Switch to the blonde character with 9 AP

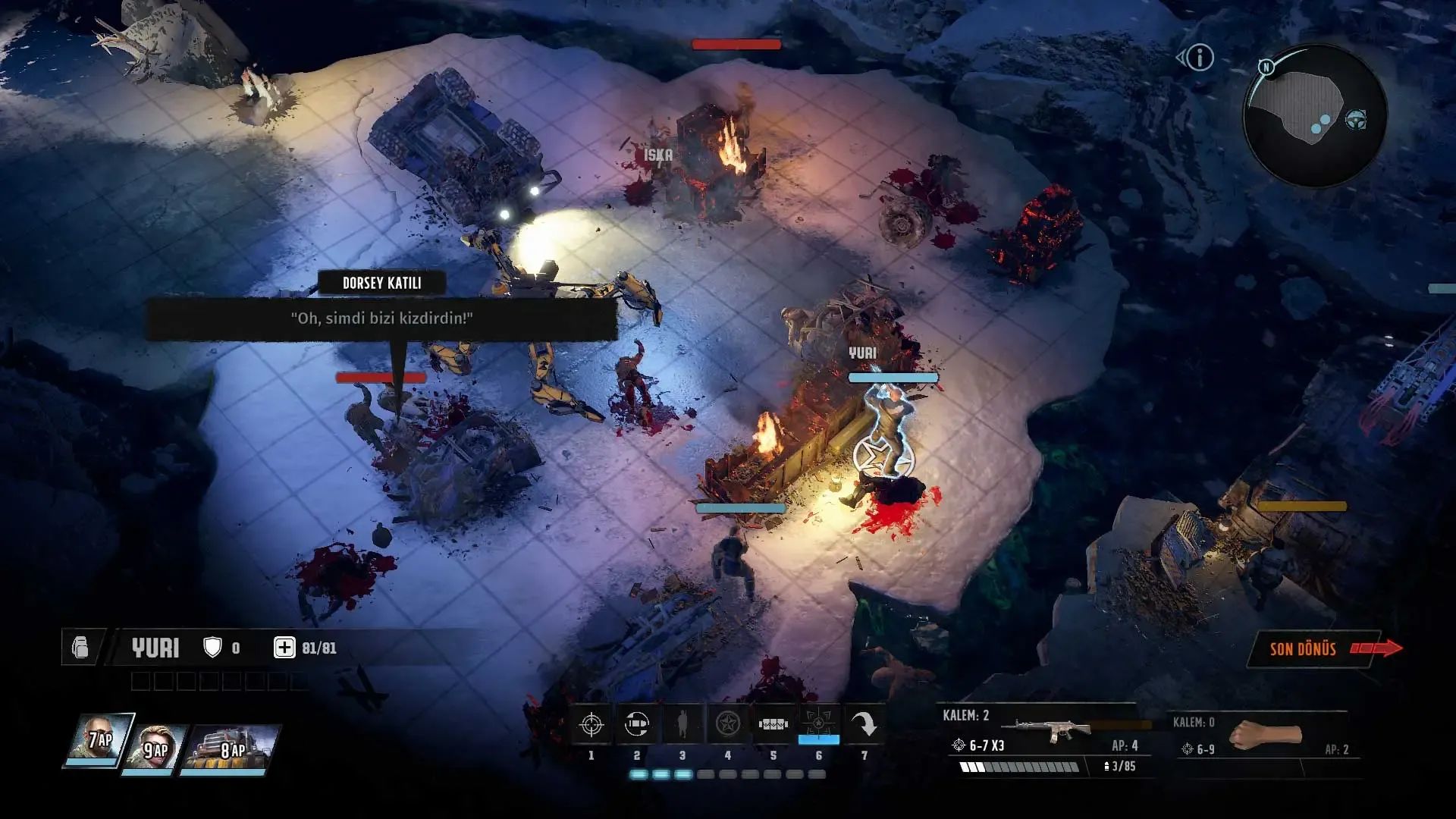pyautogui.click(x=157, y=748)
